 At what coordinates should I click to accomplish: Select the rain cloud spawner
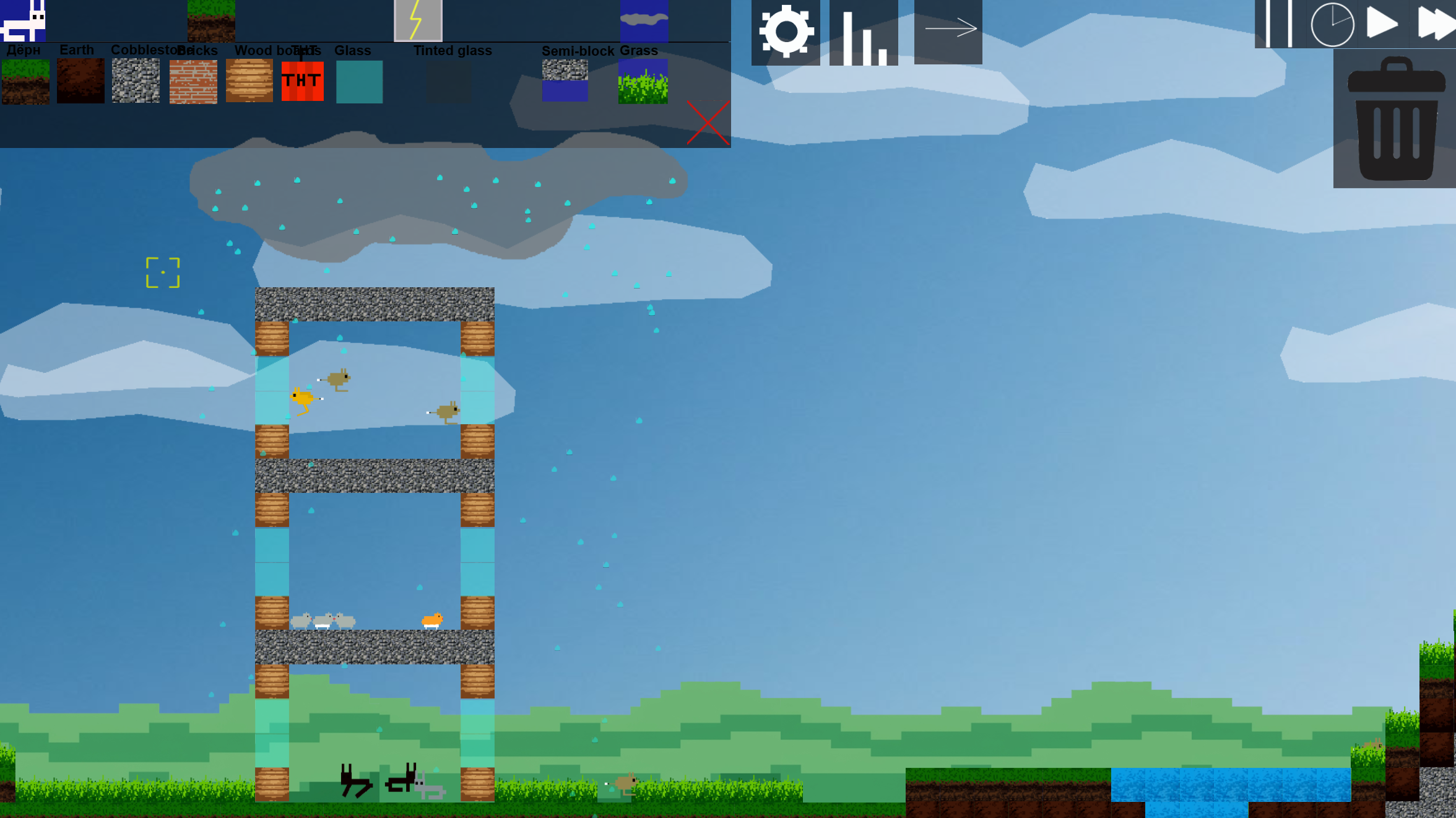[644, 20]
